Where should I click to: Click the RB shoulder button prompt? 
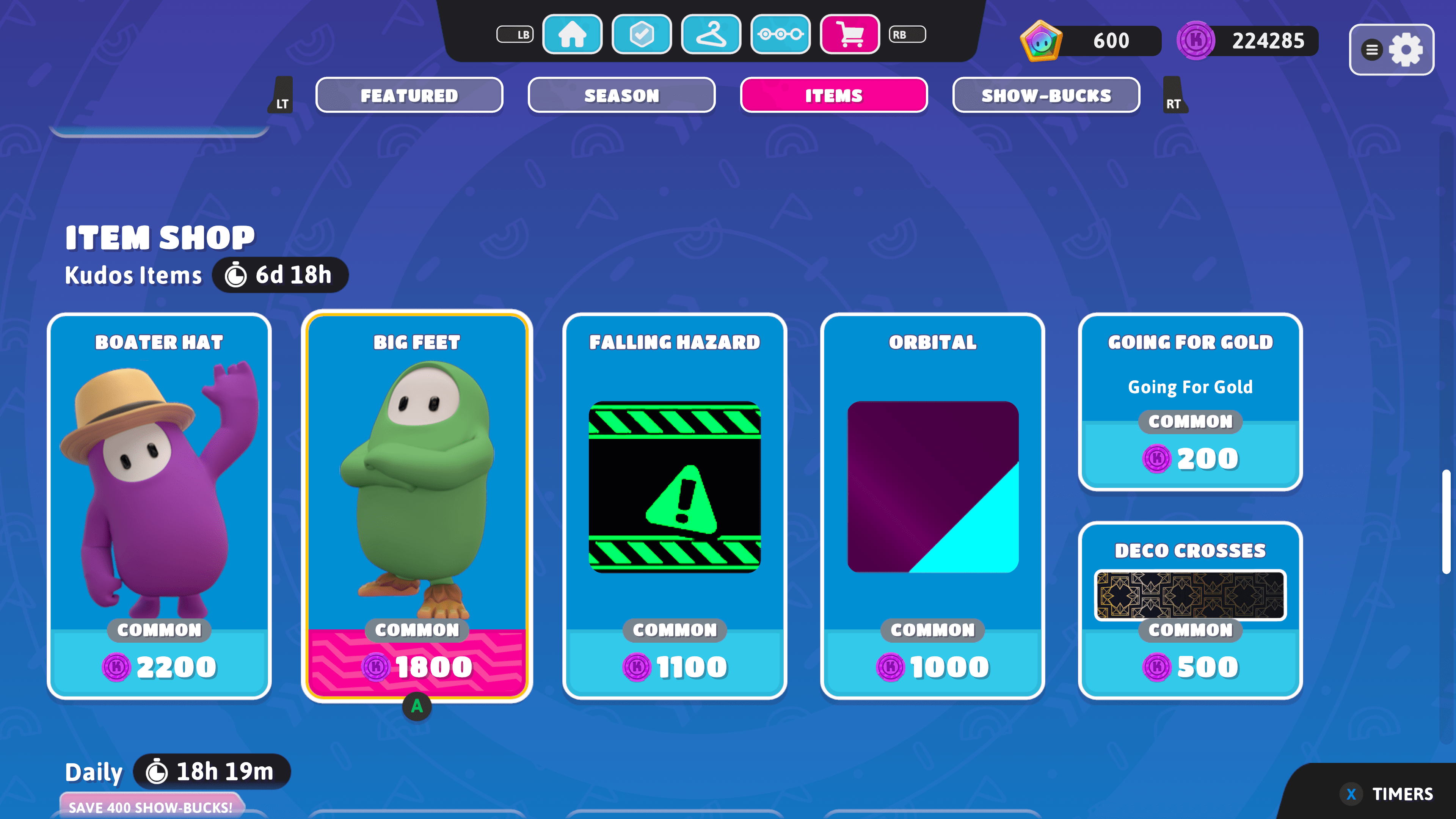(x=907, y=34)
